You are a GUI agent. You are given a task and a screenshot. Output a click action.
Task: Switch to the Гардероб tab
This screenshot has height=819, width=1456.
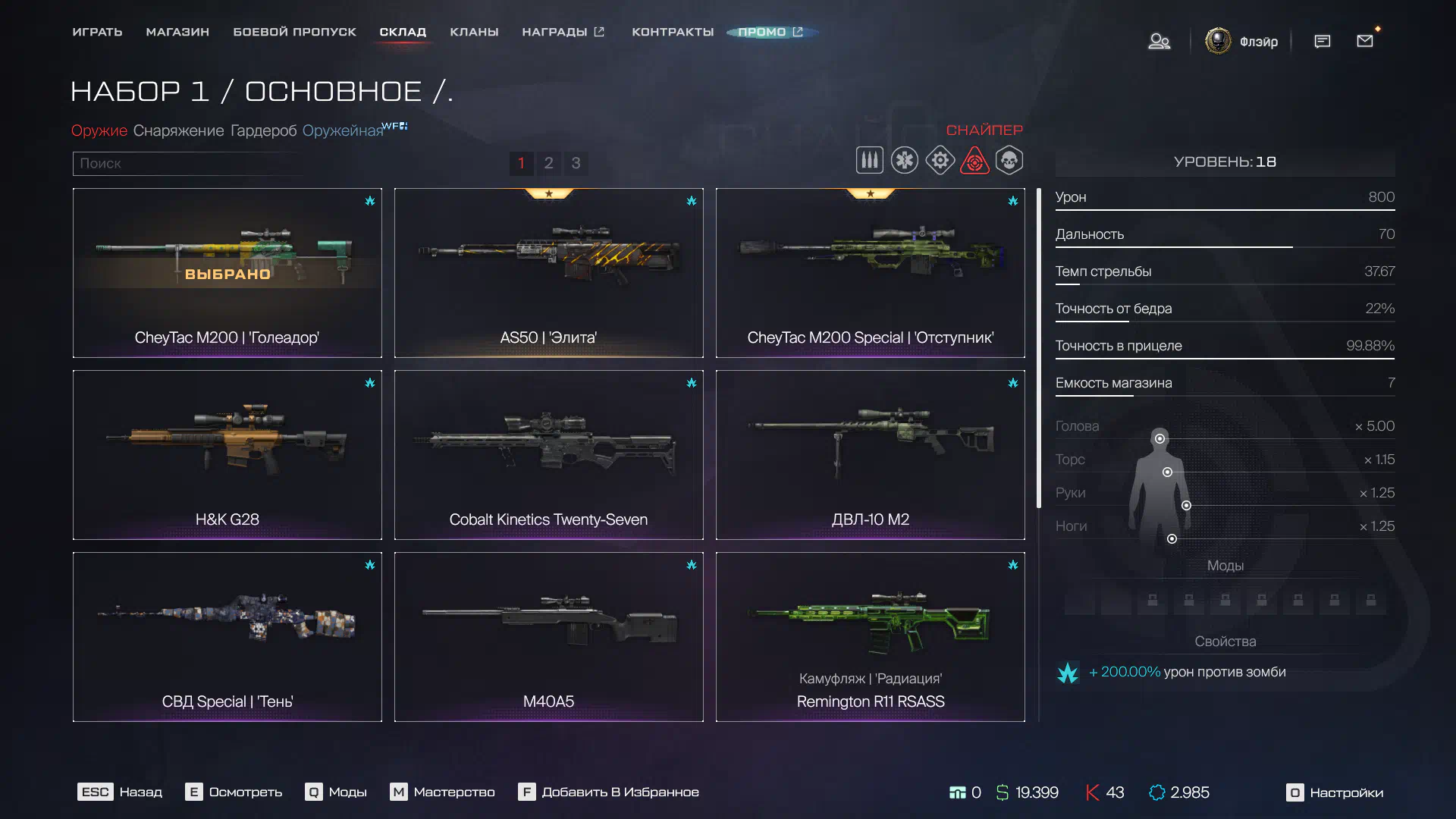click(263, 130)
